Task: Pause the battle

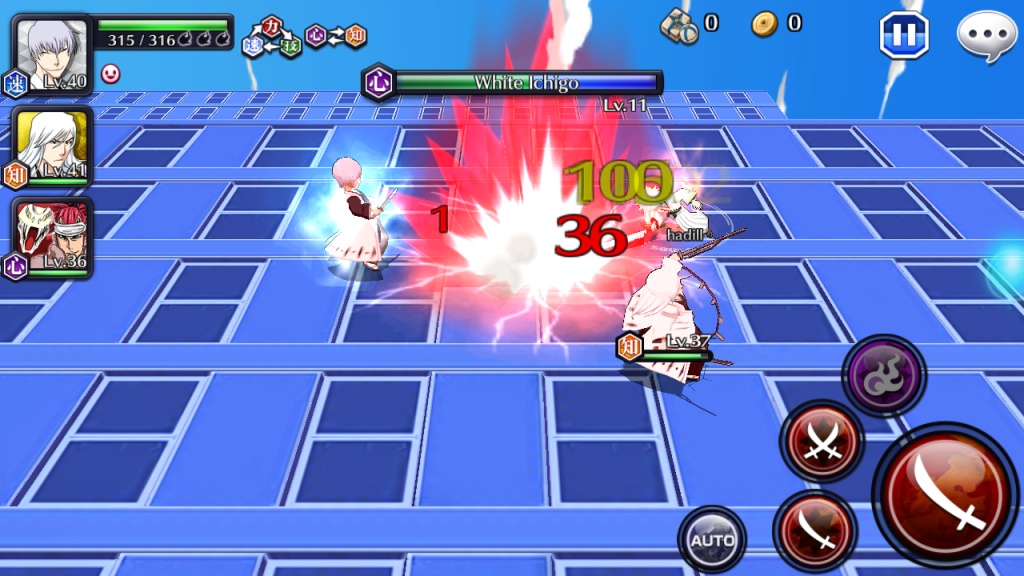Action: [903, 34]
